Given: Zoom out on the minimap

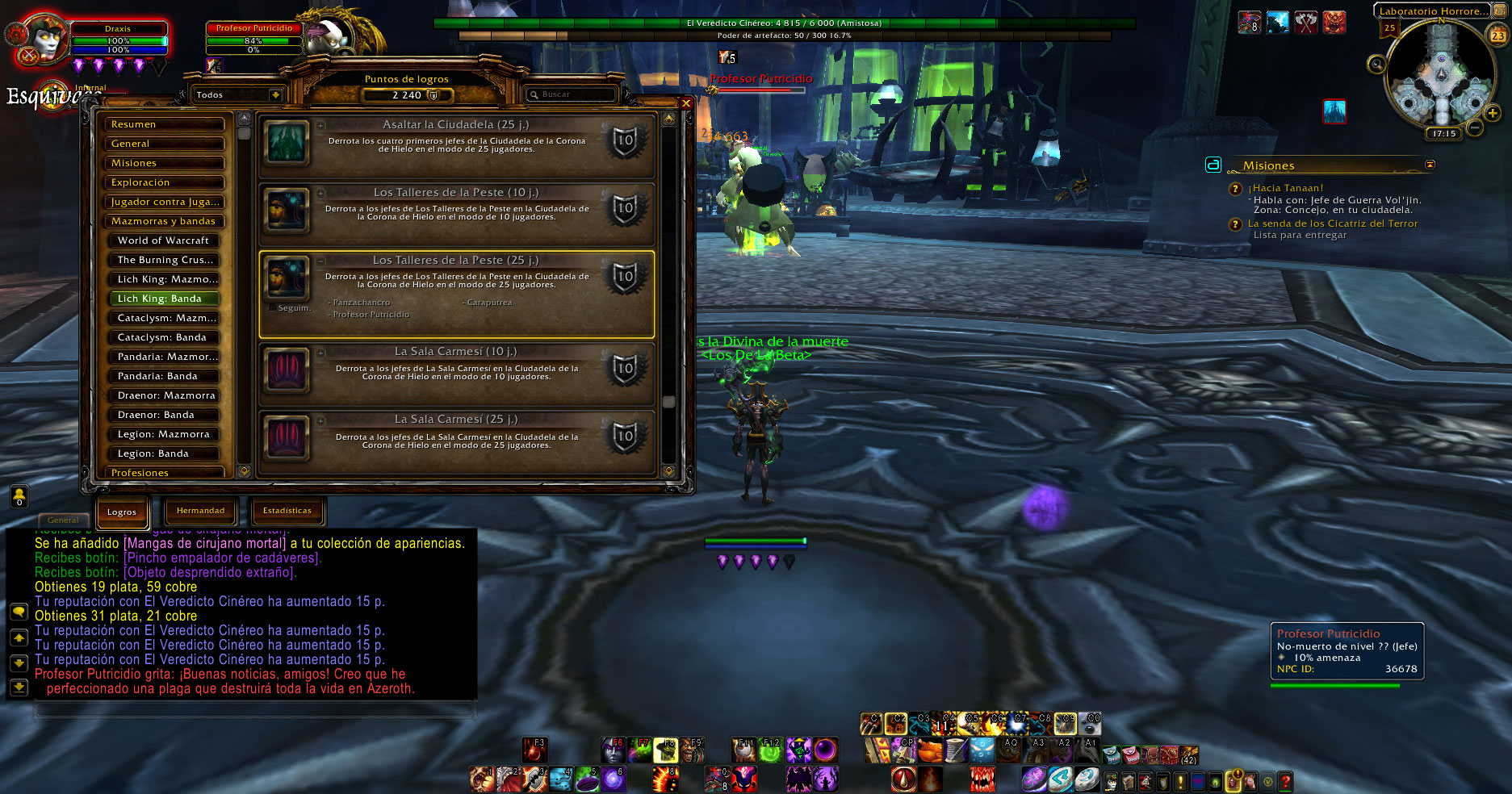Looking at the screenshot, I should 1474,127.
